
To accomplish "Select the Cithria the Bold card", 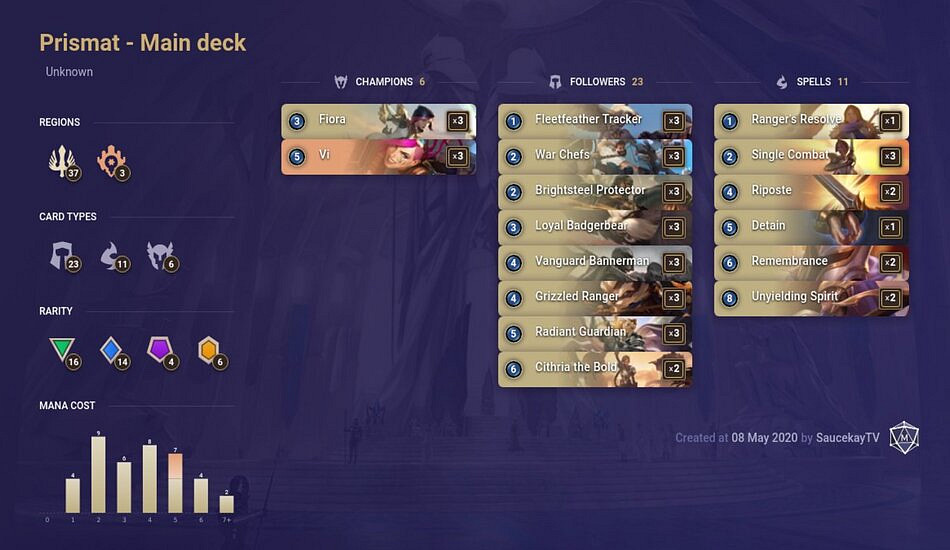I will click(595, 368).
